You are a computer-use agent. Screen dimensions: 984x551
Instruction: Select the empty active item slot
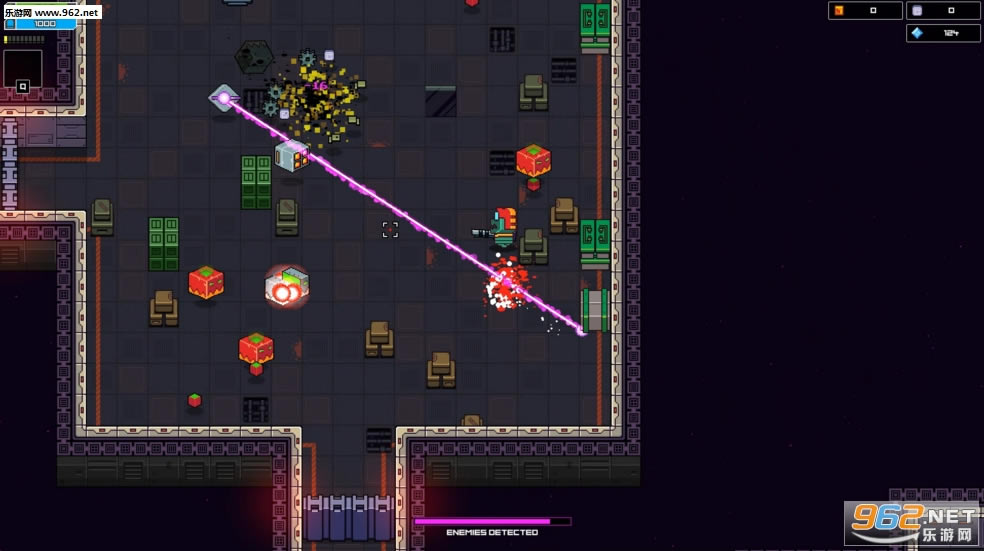(x=23, y=69)
